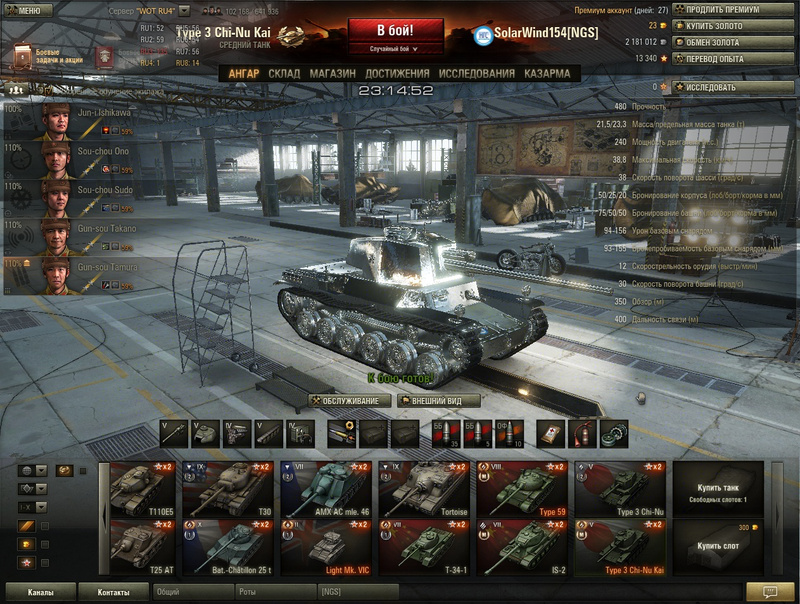Viewport: 800px width, 604px height.
Task: Click the Купить золото button
Action: (x=737, y=26)
